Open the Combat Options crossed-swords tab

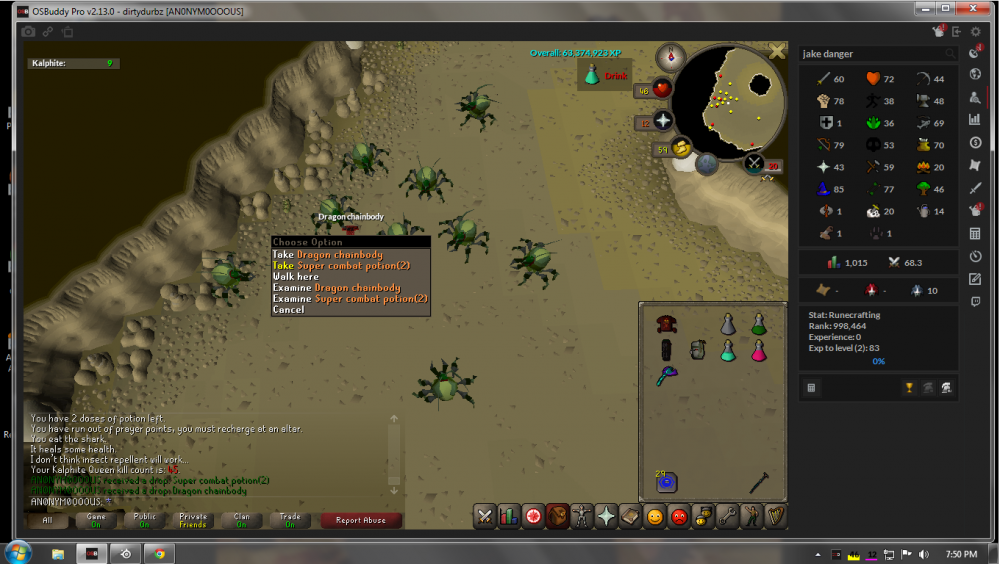485,517
